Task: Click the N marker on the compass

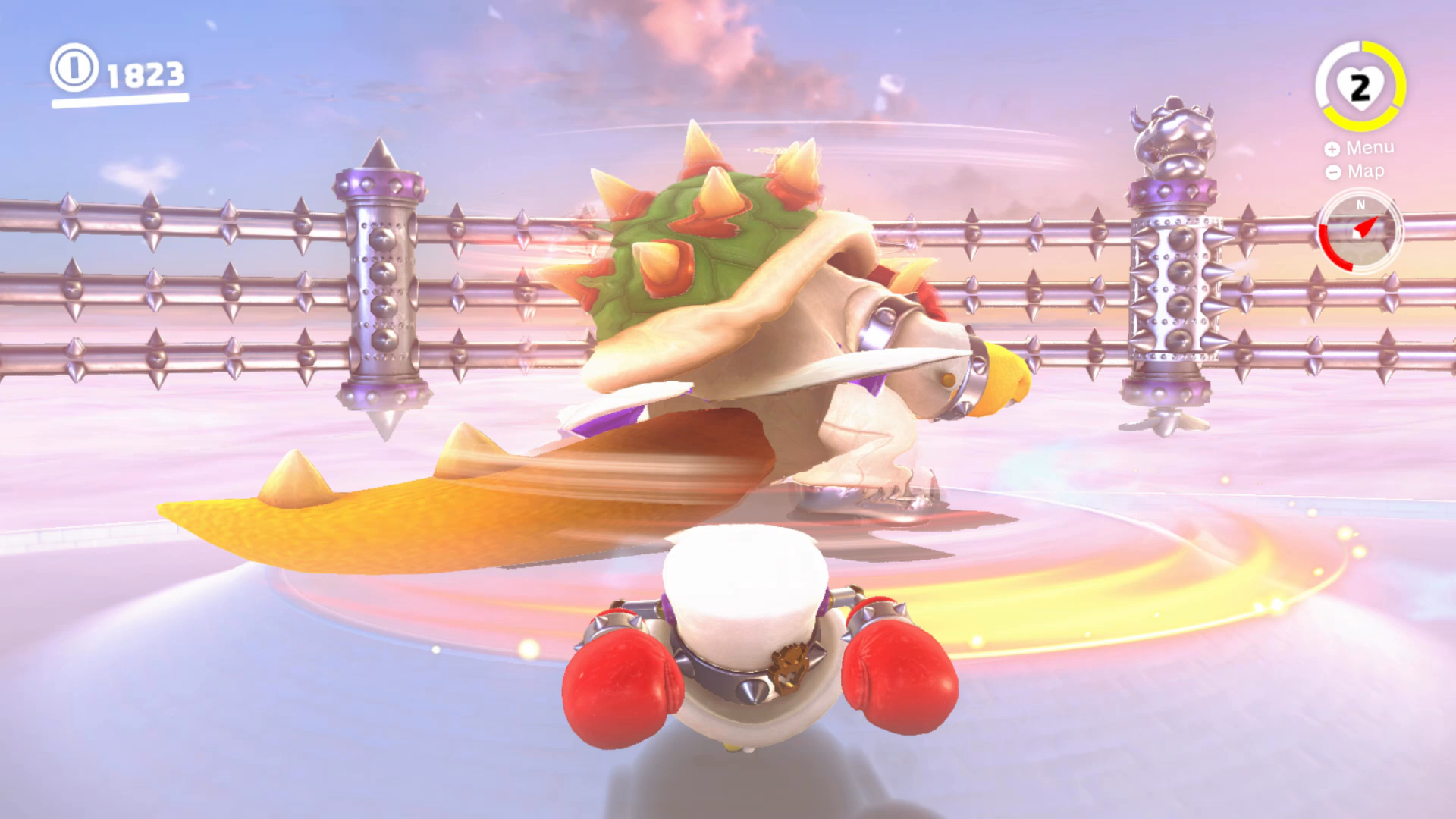Action: point(1360,202)
